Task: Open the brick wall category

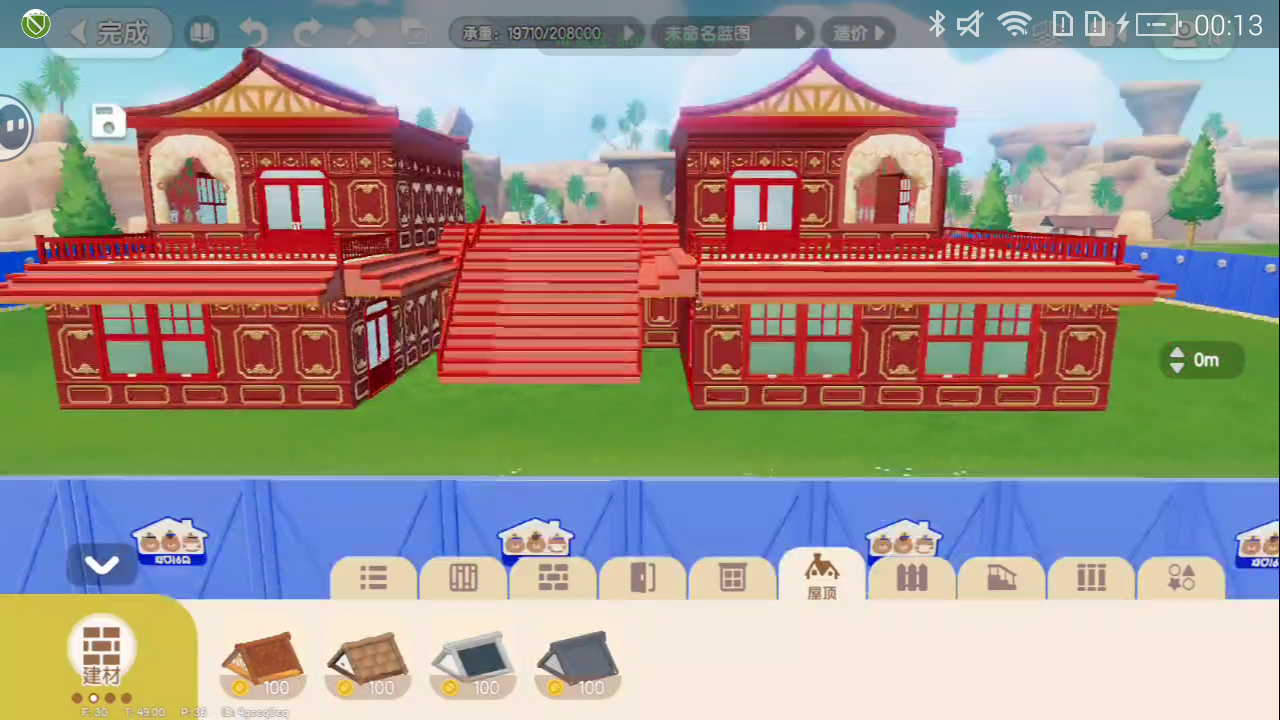Action: point(552,577)
